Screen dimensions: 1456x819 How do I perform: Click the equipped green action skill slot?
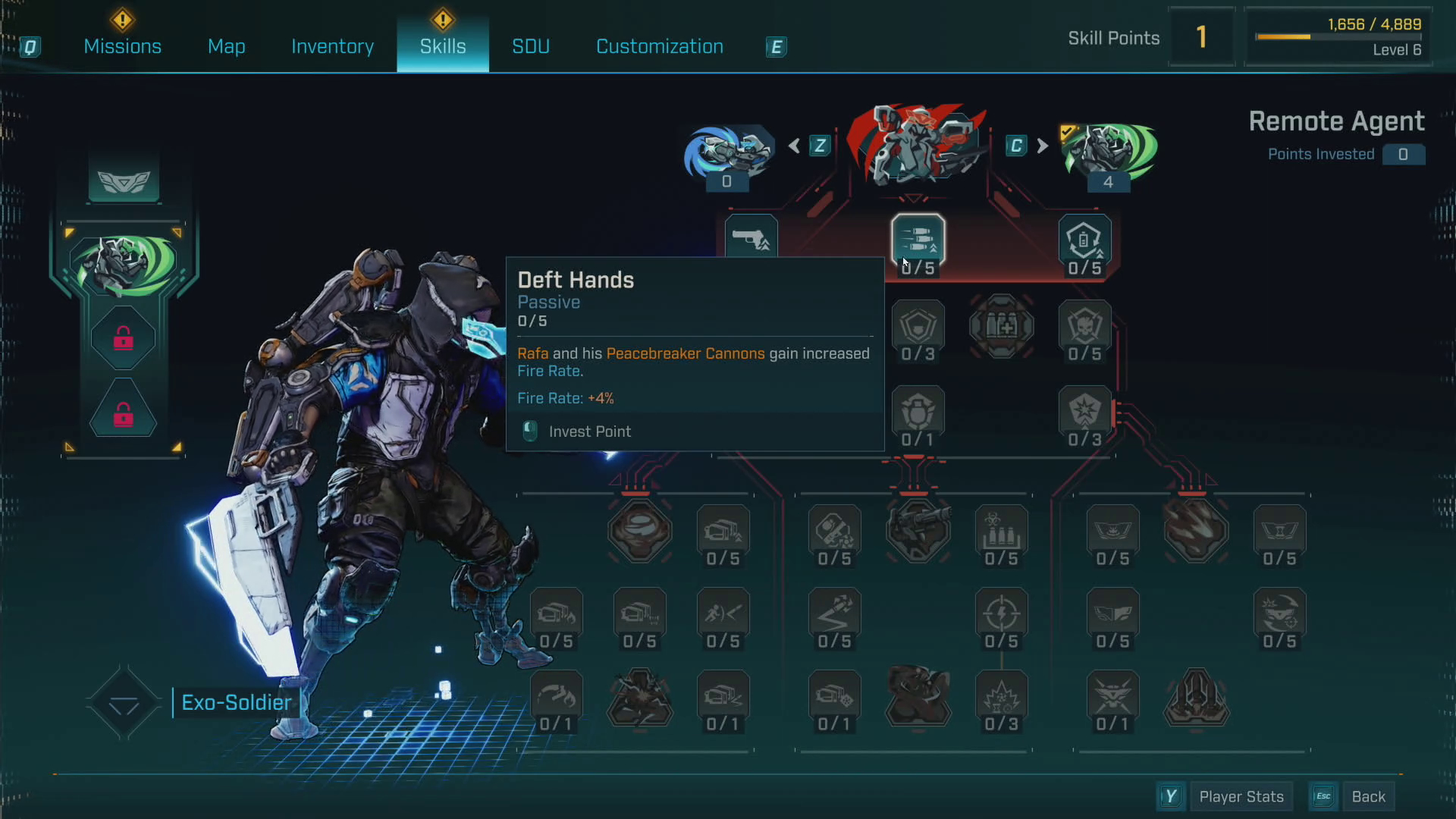click(x=124, y=264)
